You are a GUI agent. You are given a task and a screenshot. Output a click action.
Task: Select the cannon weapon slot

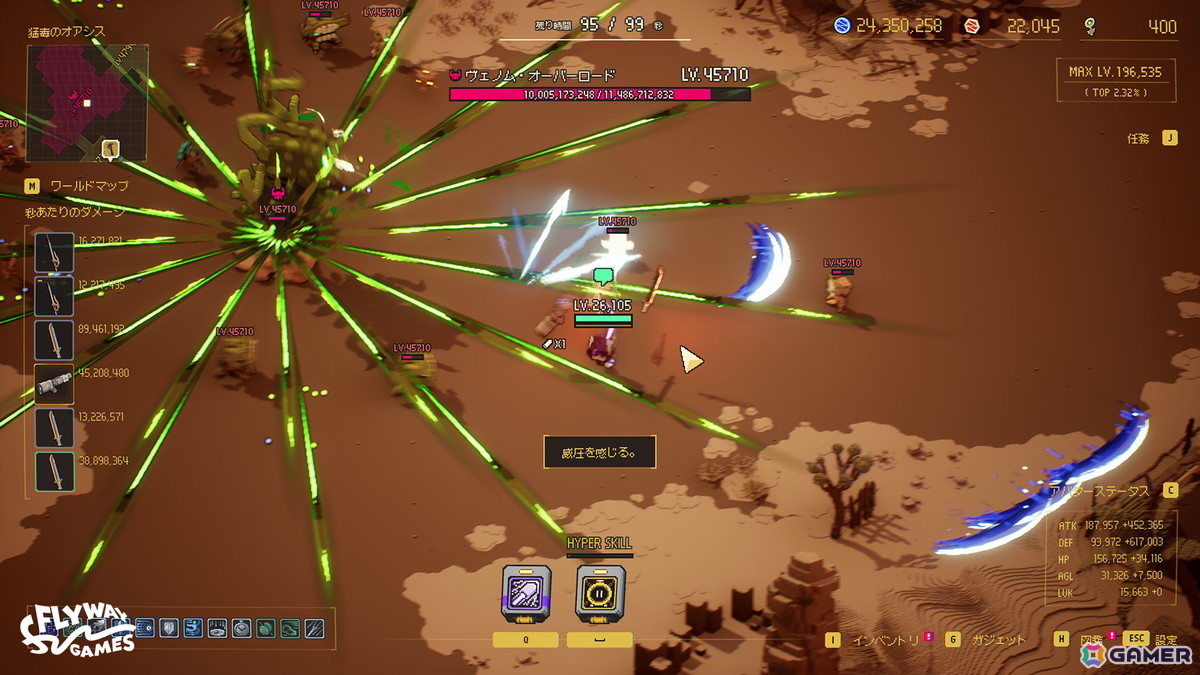(x=54, y=383)
